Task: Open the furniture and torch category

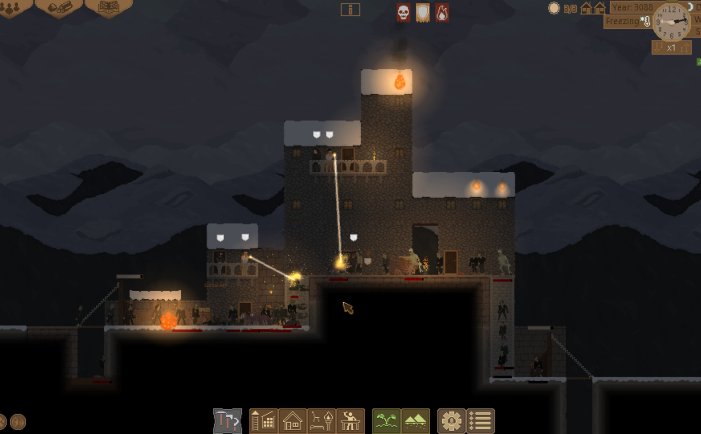Action: (x=321, y=421)
